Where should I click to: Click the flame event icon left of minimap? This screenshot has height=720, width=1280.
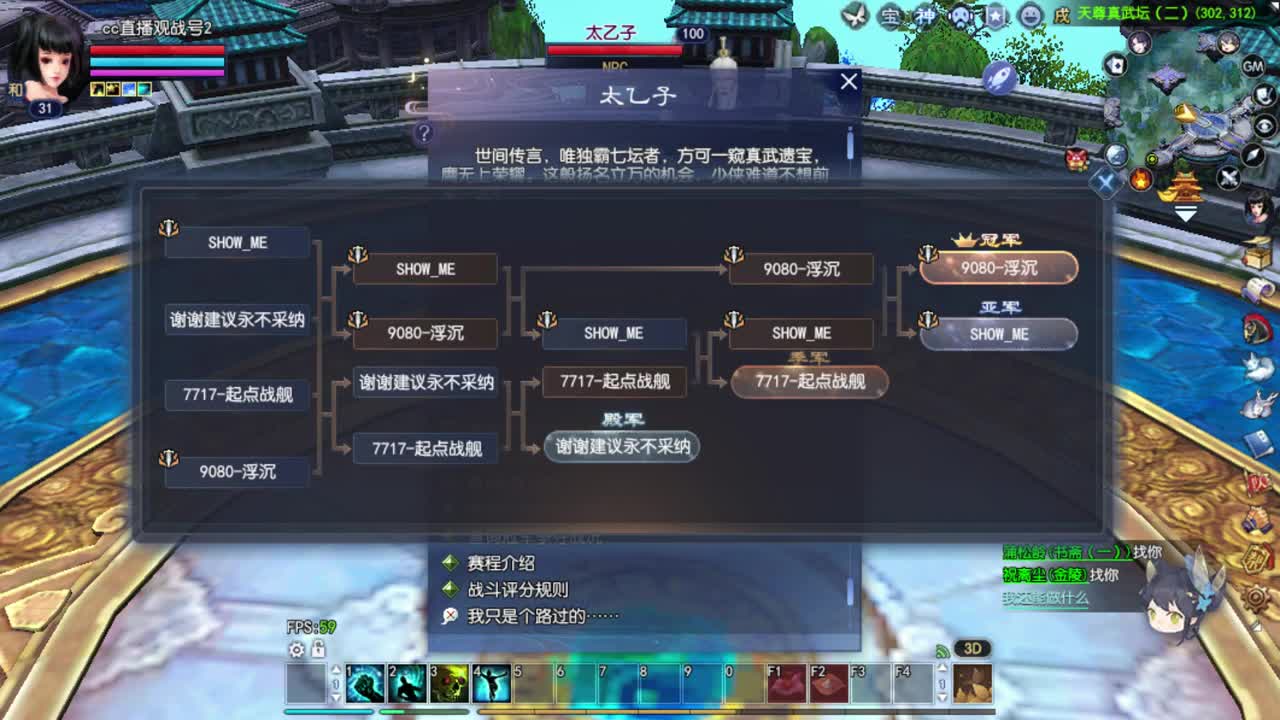coord(1139,177)
